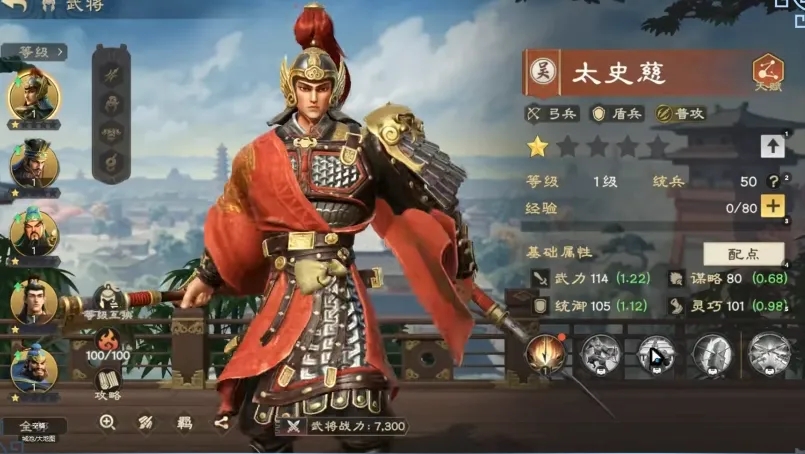The width and height of the screenshot is (805, 454).
Task: Open the 统兵 question mark help
Action: click(x=772, y=181)
